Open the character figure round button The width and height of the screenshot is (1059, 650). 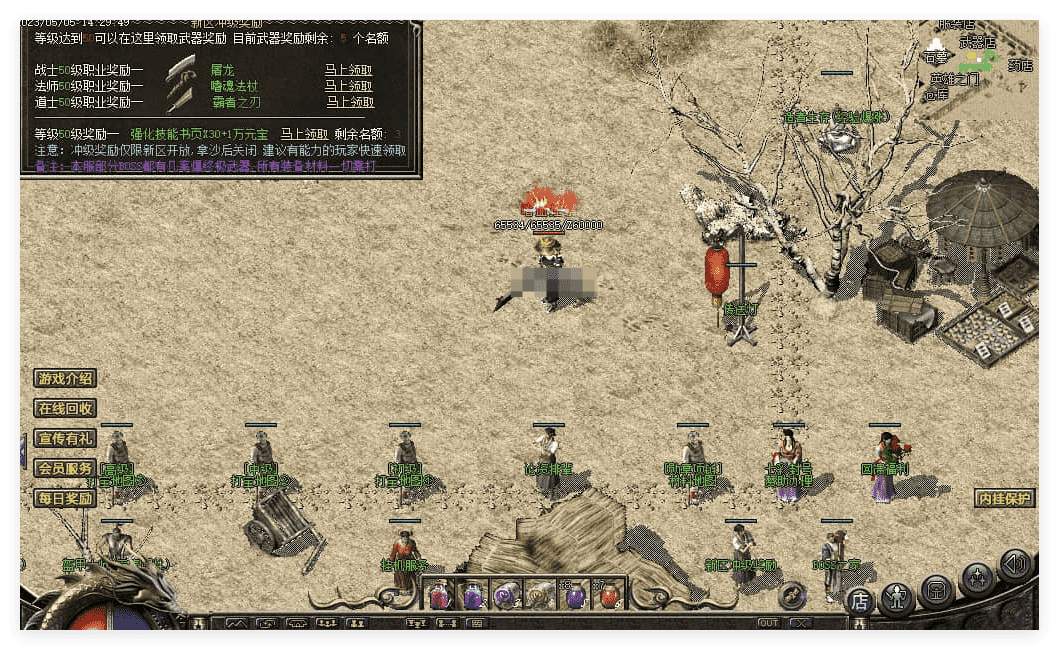[897, 598]
